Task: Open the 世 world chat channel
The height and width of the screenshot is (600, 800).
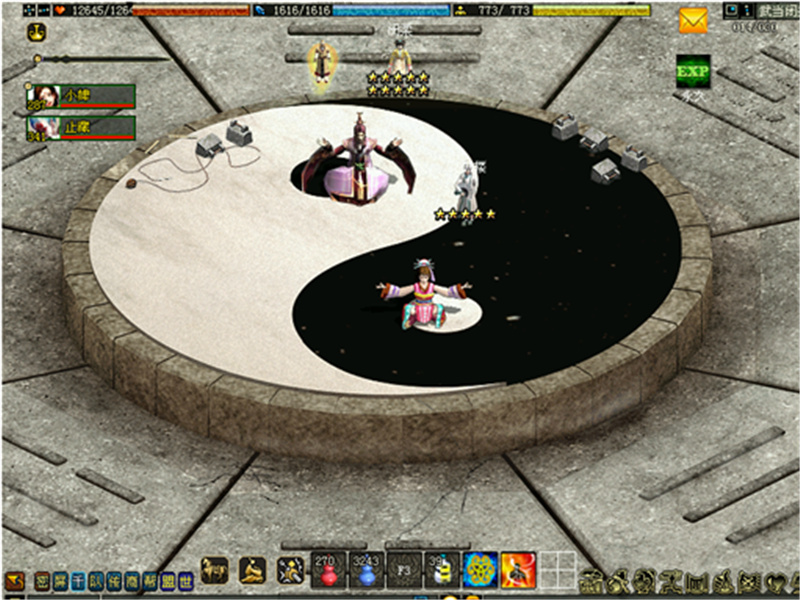Action: (x=186, y=579)
